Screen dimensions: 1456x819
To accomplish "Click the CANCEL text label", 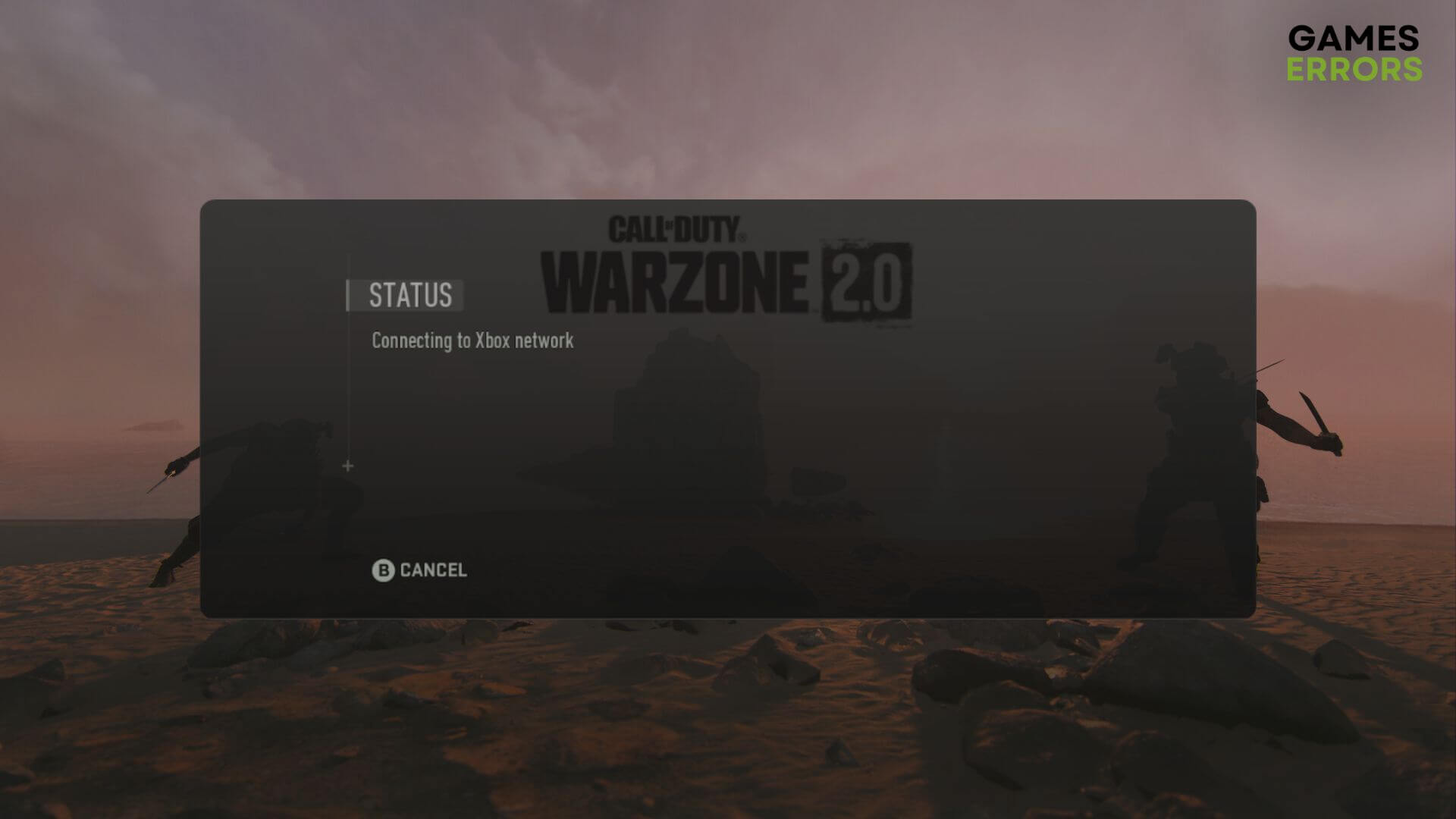I will [x=432, y=570].
